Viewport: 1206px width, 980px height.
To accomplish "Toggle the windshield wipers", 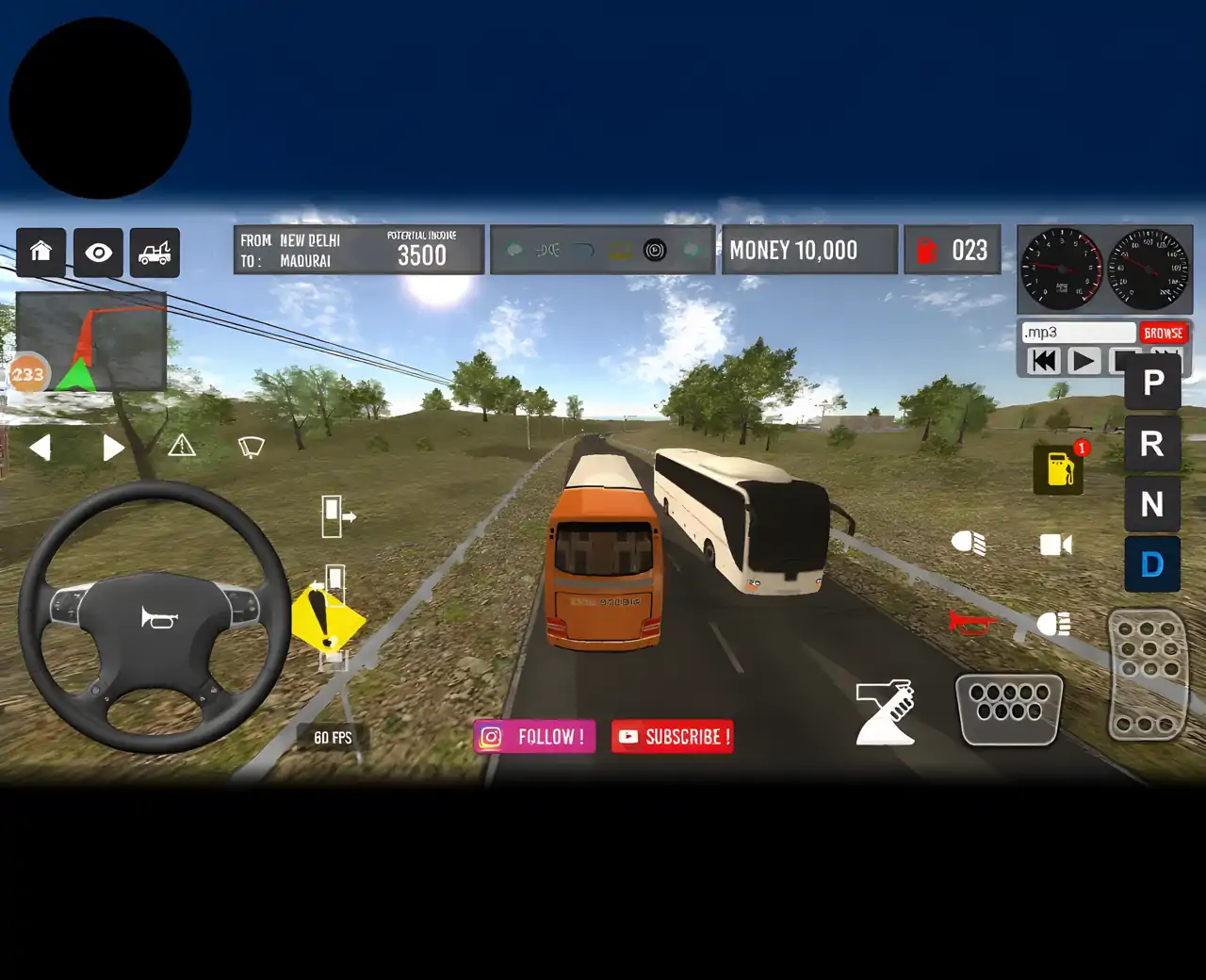I will (x=251, y=447).
